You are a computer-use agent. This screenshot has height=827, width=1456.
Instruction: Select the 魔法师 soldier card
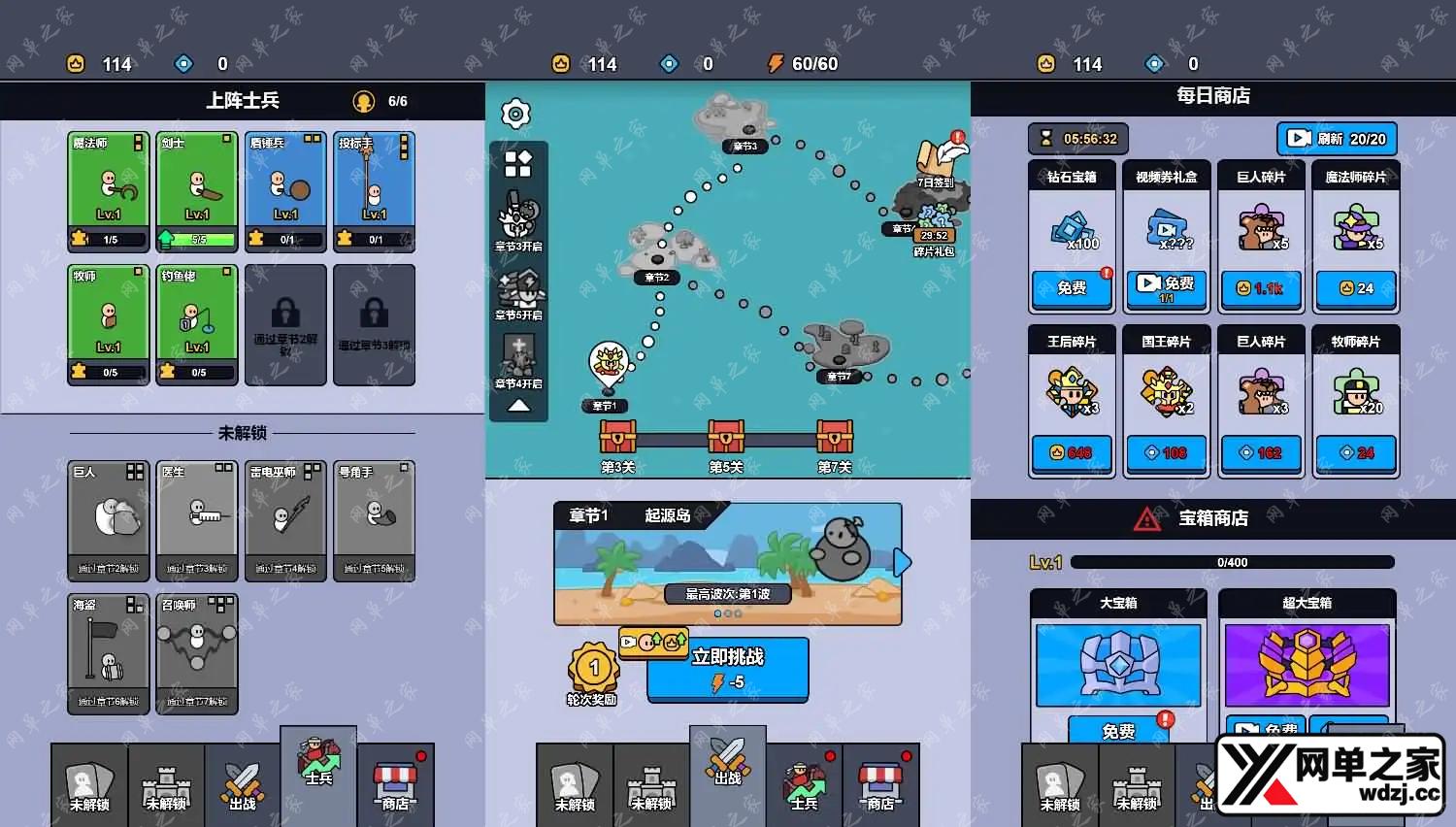[109, 191]
